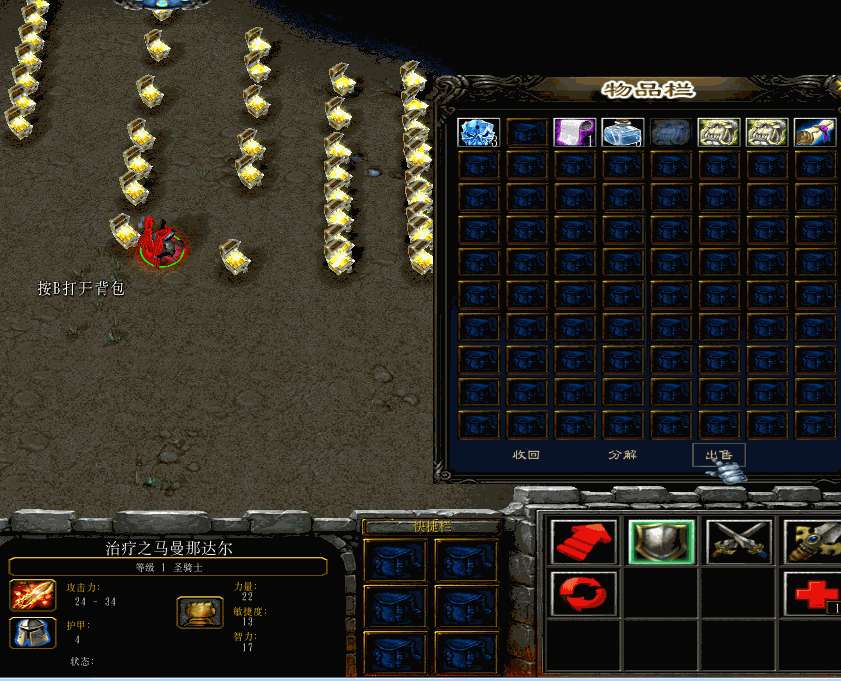841x681 pixels.
Task: Click the rolled scroll with purple ribbon
Action: pyautogui.click(x=814, y=133)
